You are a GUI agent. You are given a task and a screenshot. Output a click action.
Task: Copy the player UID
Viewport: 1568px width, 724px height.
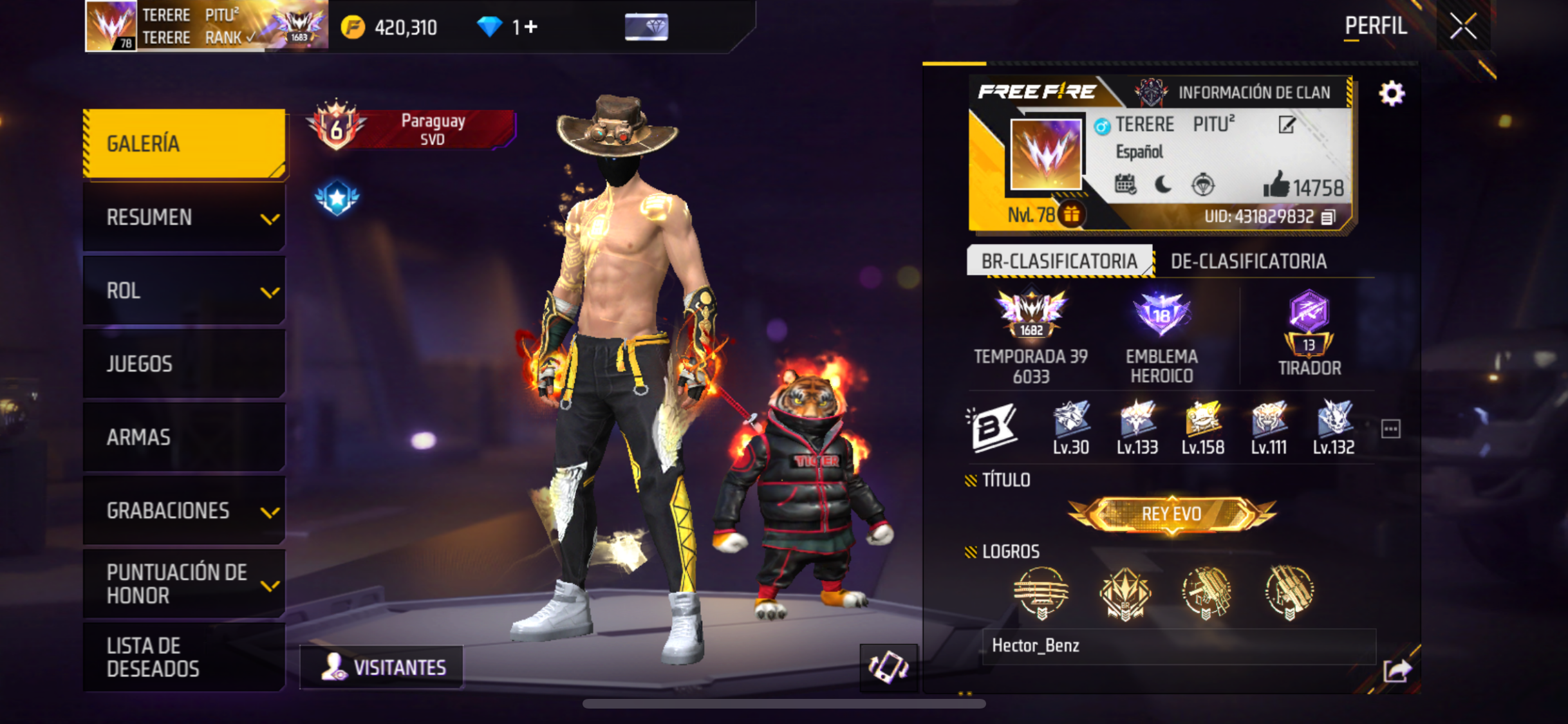pos(1328,218)
